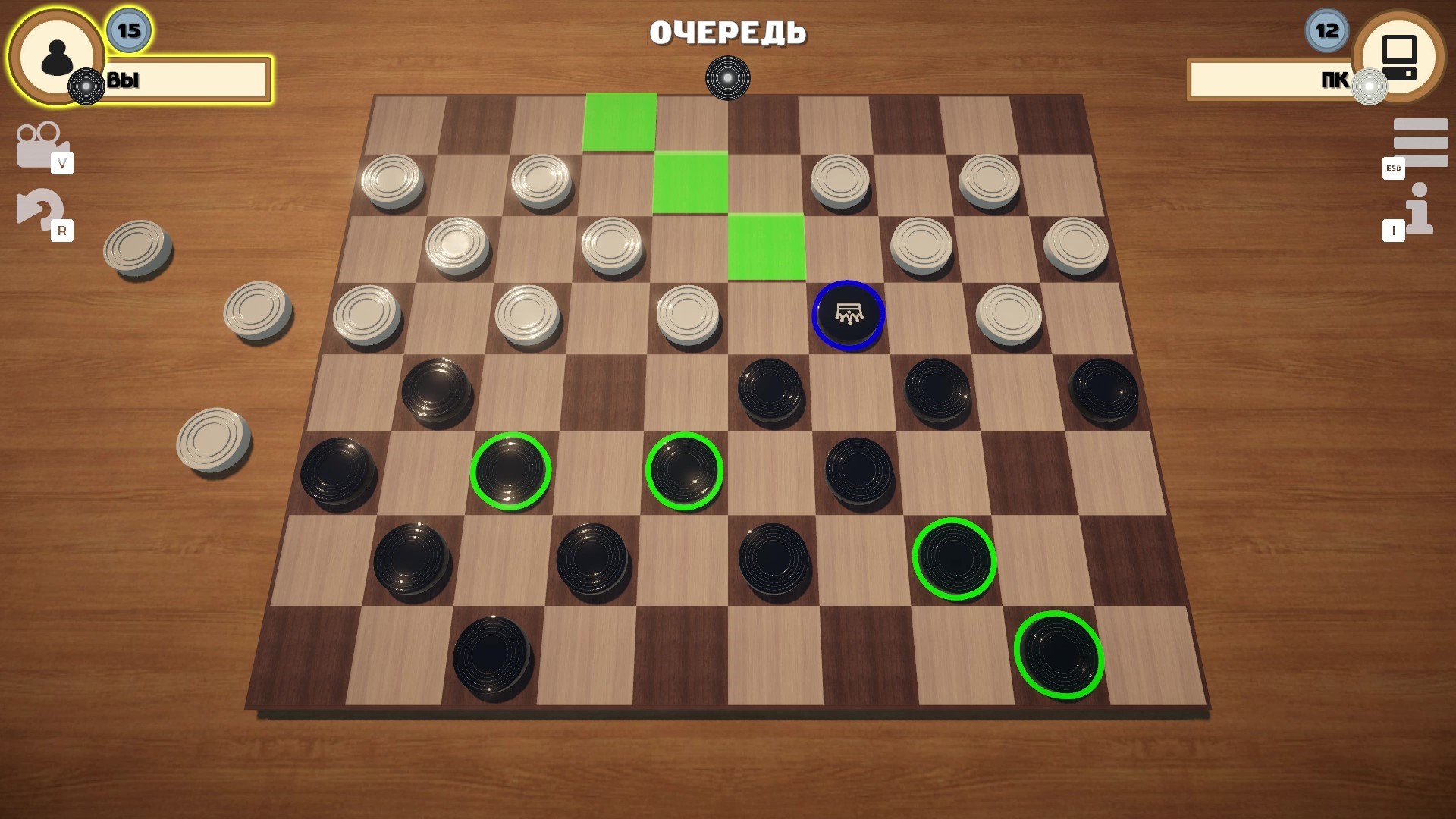This screenshot has width=1456, height=819.
Task: Click the lowest green highlighted square
Action: (767, 248)
